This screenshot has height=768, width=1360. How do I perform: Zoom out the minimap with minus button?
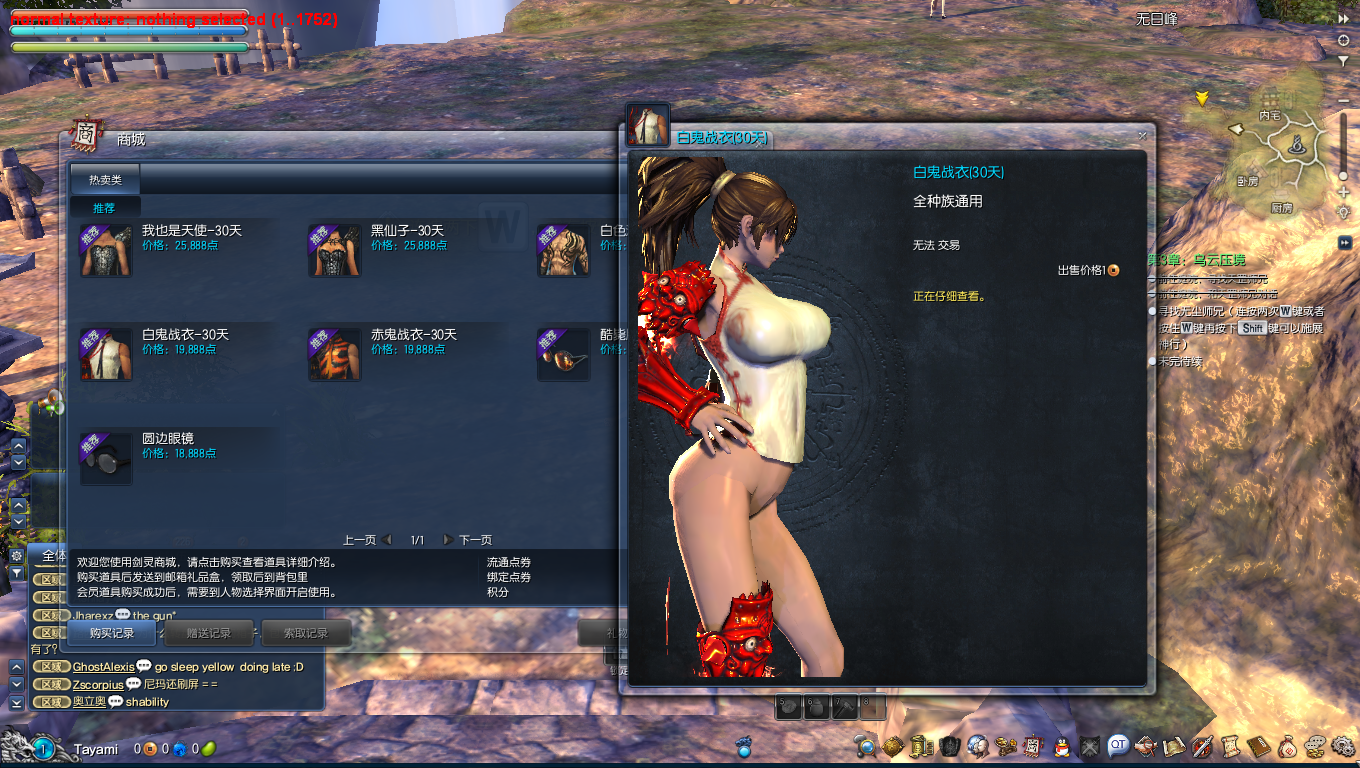1343,101
